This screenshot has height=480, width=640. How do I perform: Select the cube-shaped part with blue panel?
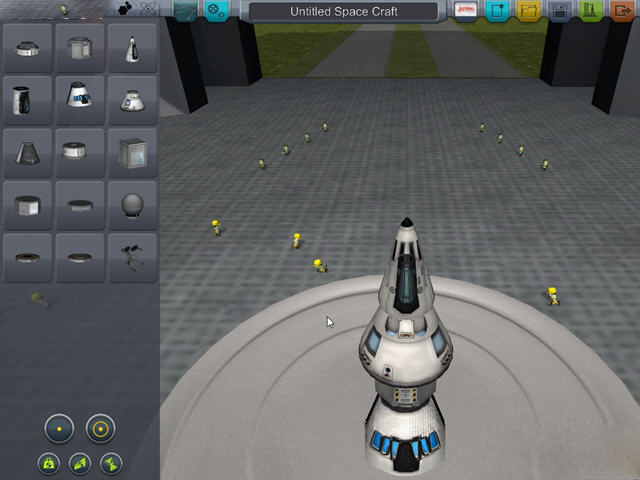point(133,152)
